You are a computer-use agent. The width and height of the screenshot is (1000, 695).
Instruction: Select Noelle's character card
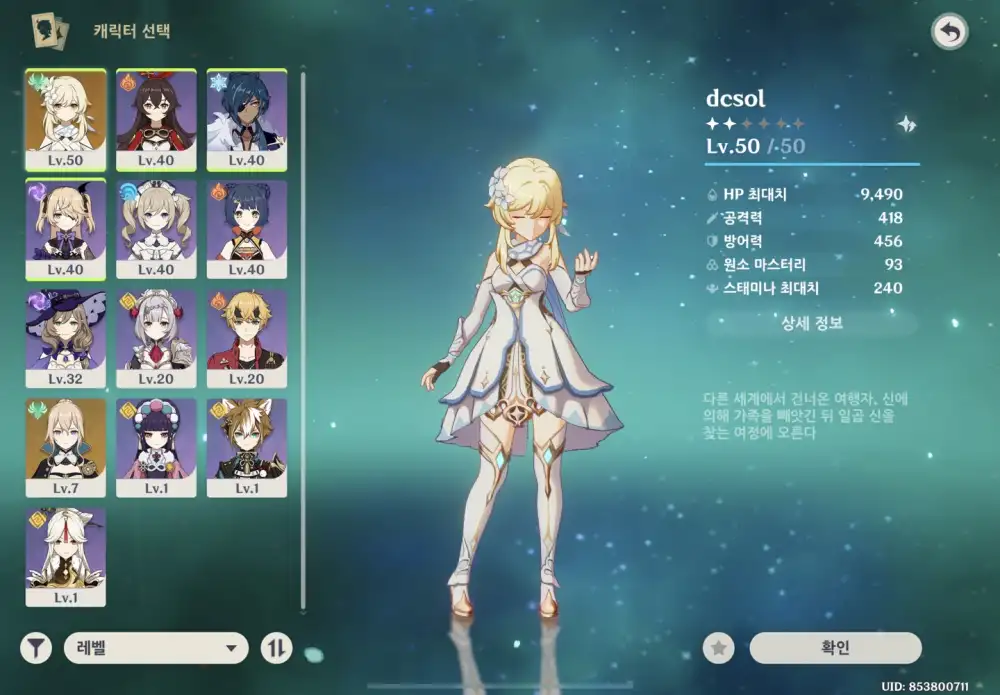point(156,338)
